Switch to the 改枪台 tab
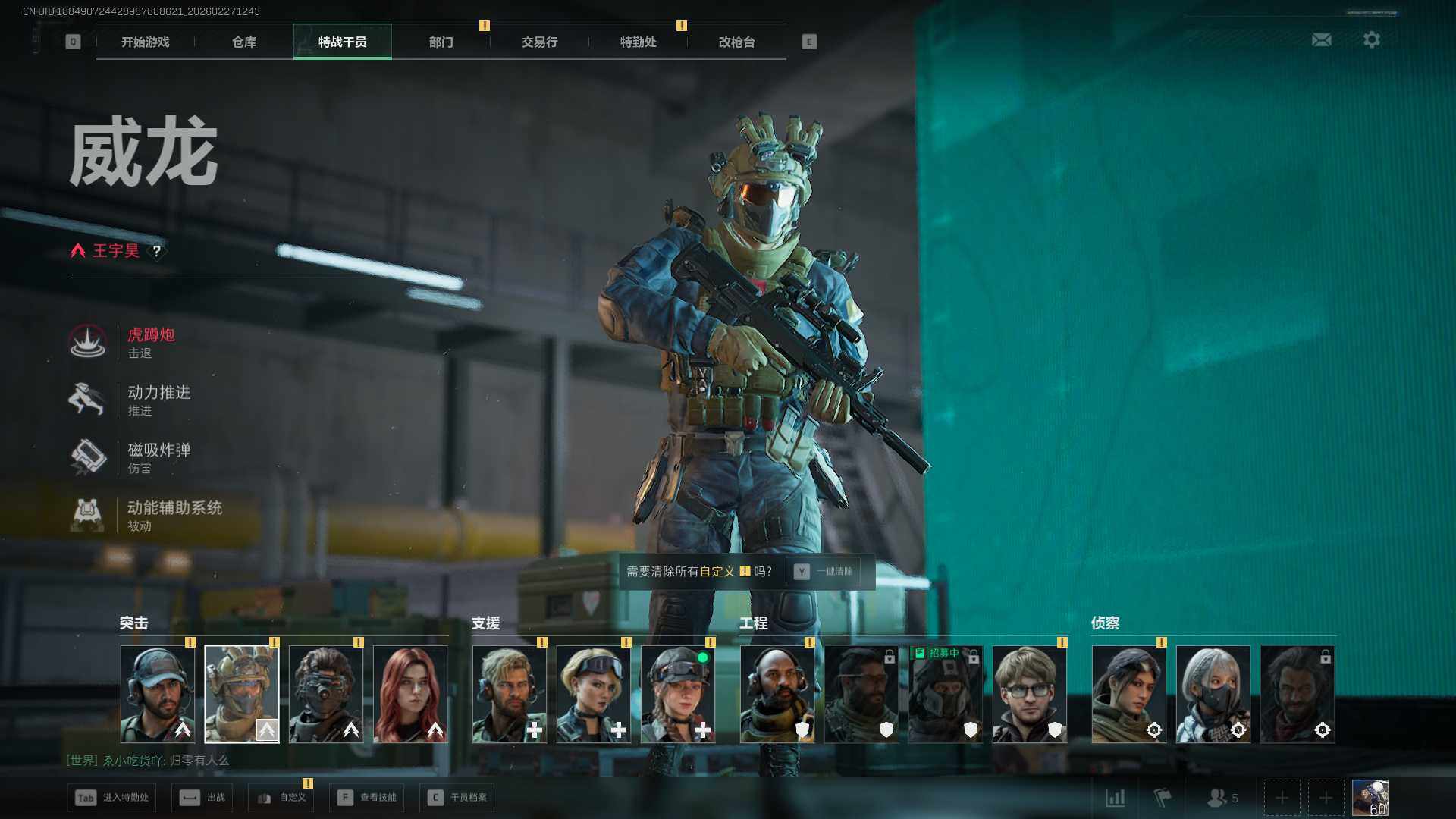The height and width of the screenshot is (819, 1456). [736, 42]
